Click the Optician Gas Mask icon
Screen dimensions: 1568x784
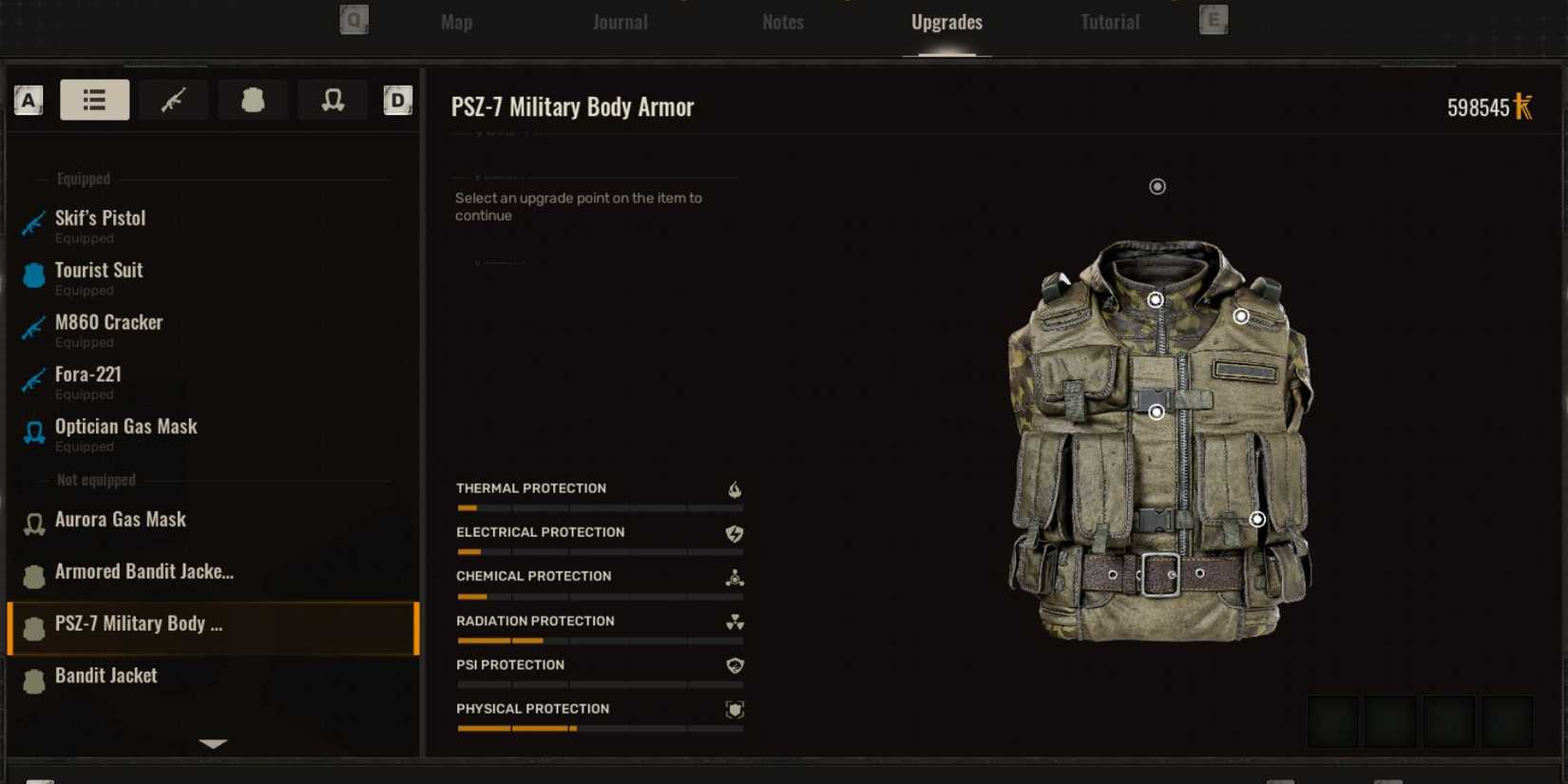click(x=34, y=433)
